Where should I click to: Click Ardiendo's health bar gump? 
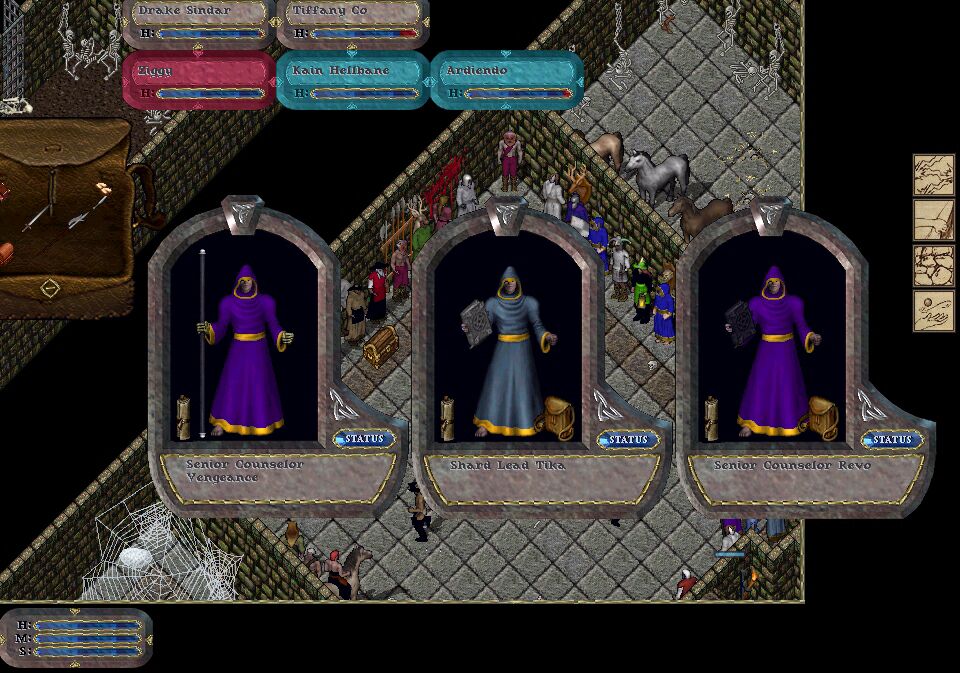(x=506, y=81)
